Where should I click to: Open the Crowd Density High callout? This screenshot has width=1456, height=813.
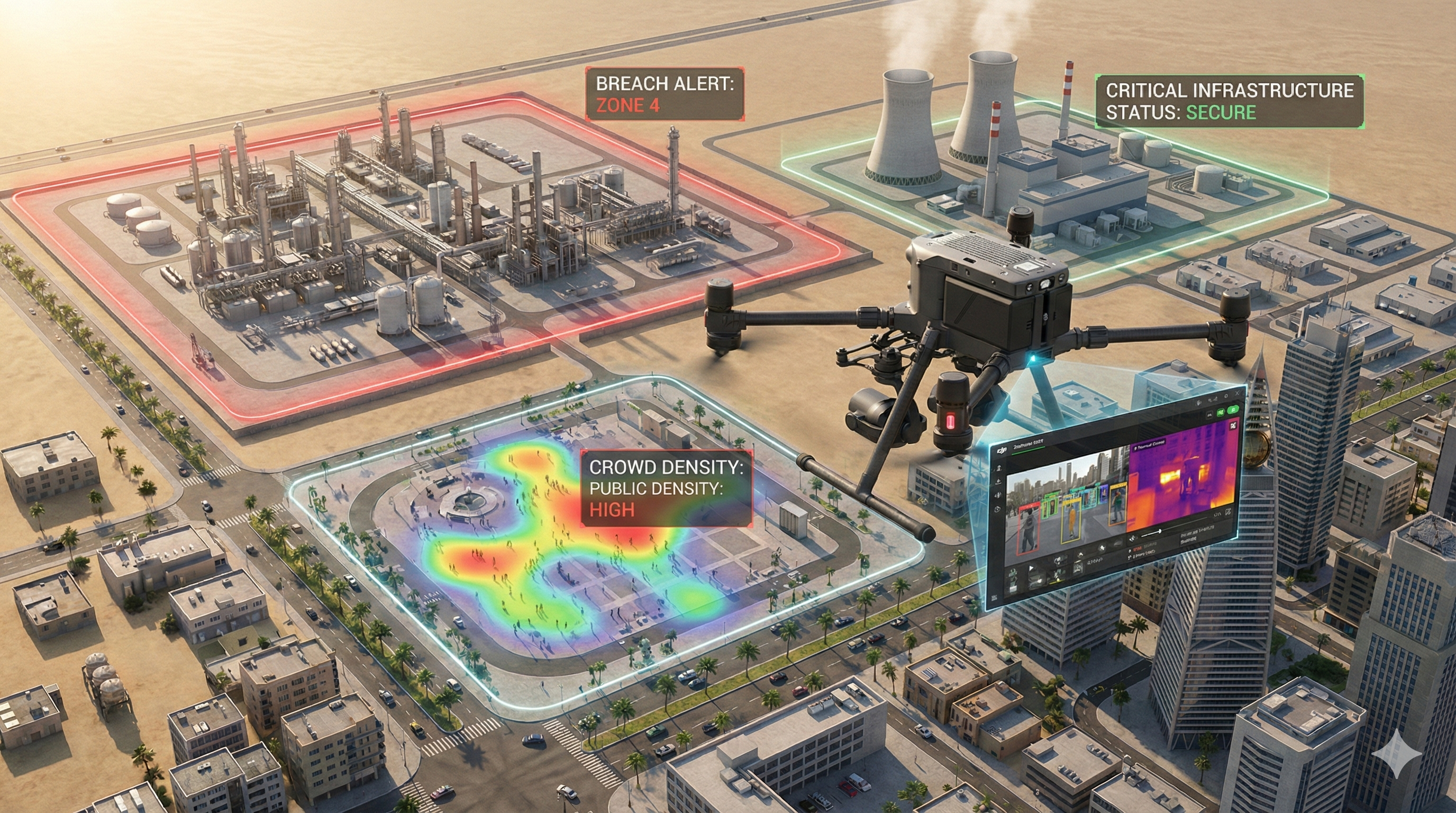[667, 489]
